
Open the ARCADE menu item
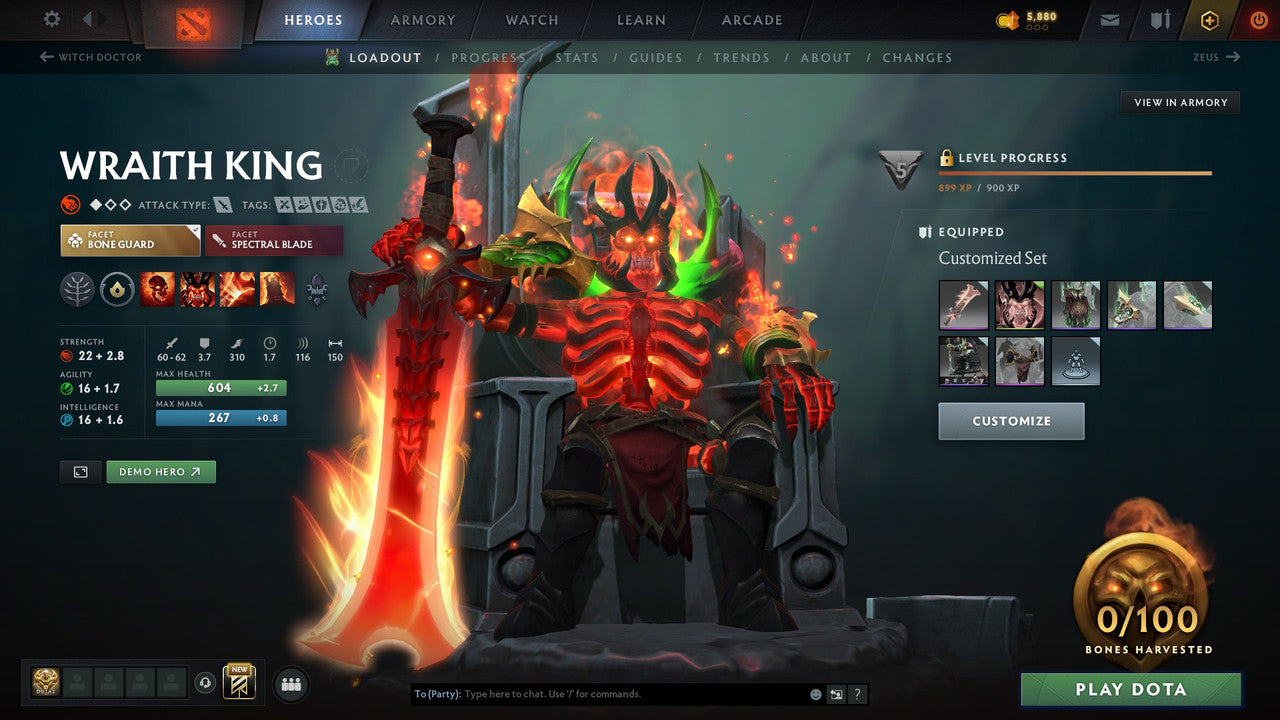[751, 19]
